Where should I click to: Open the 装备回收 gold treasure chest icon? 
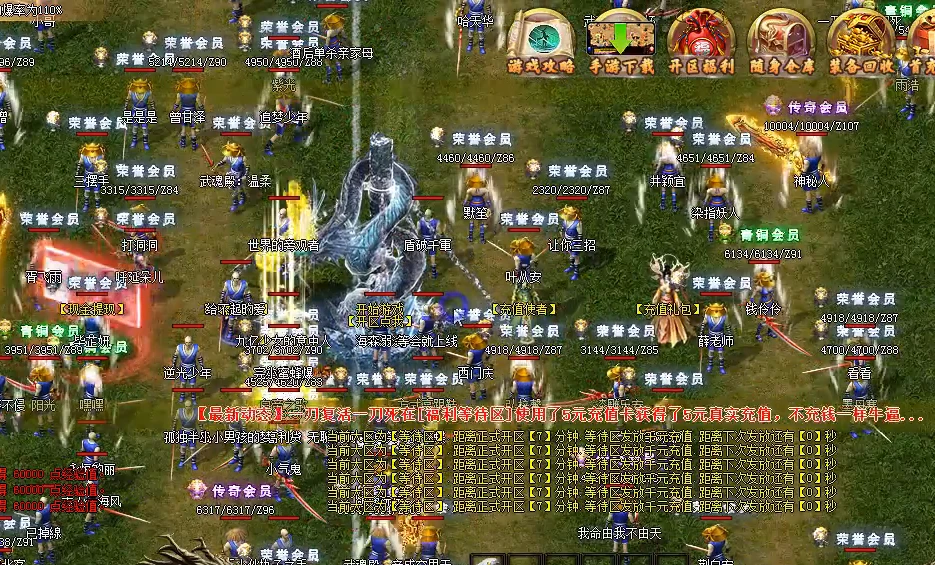pyautogui.click(x=860, y=40)
